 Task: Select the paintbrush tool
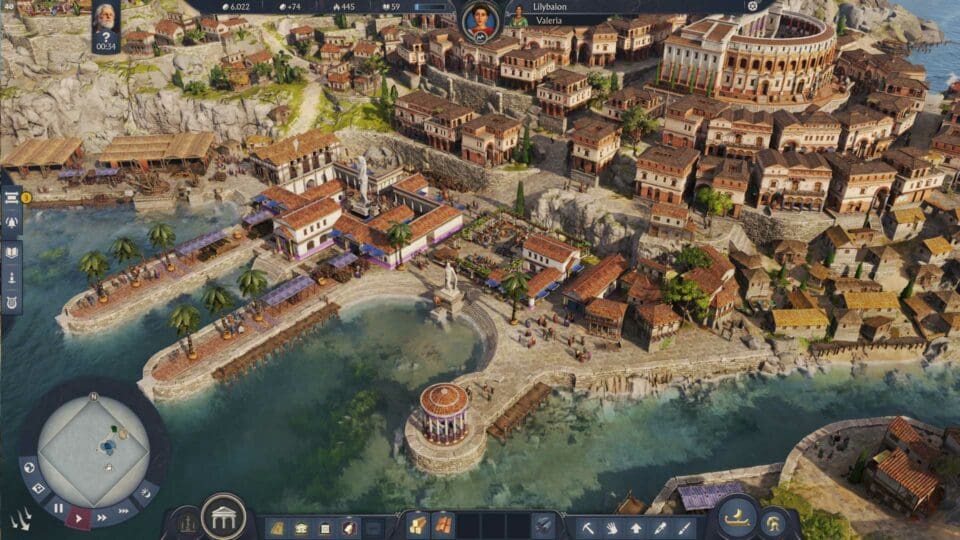(685, 526)
